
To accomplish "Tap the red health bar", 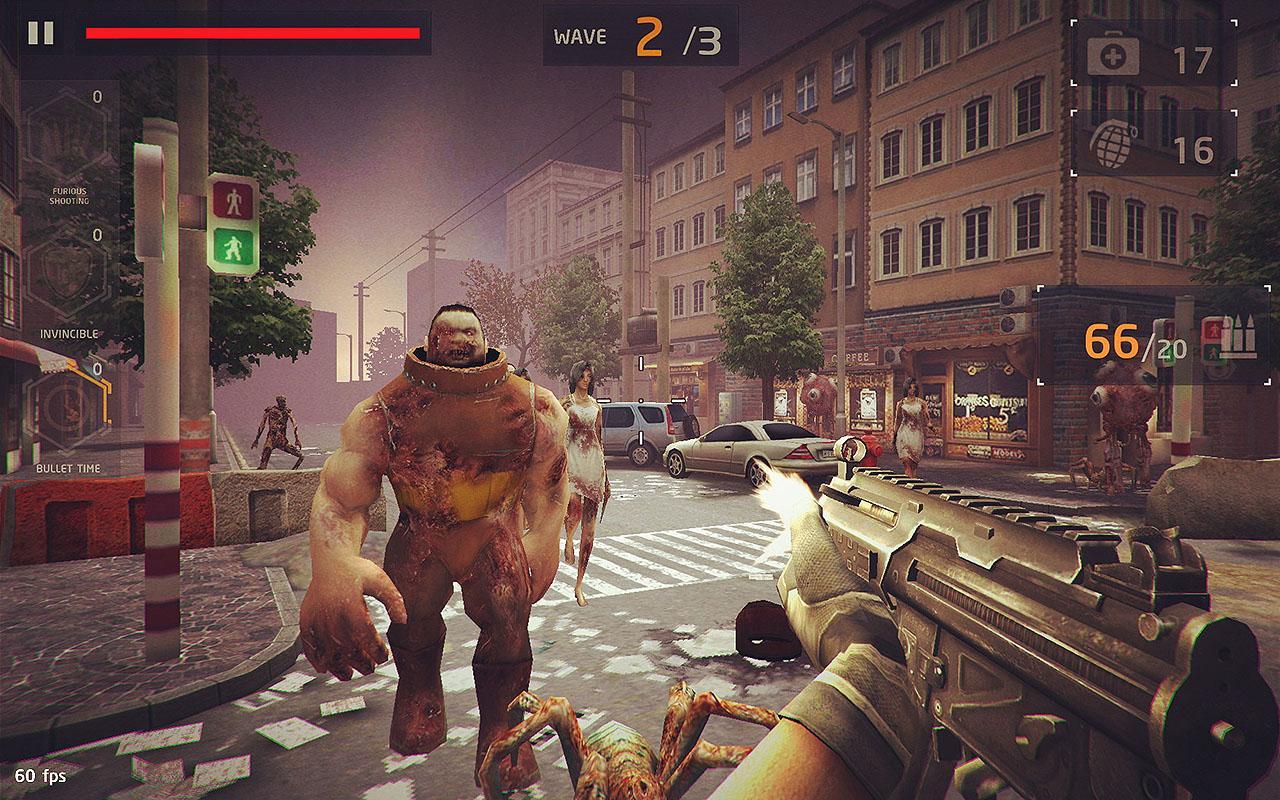I will tap(250, 33).
